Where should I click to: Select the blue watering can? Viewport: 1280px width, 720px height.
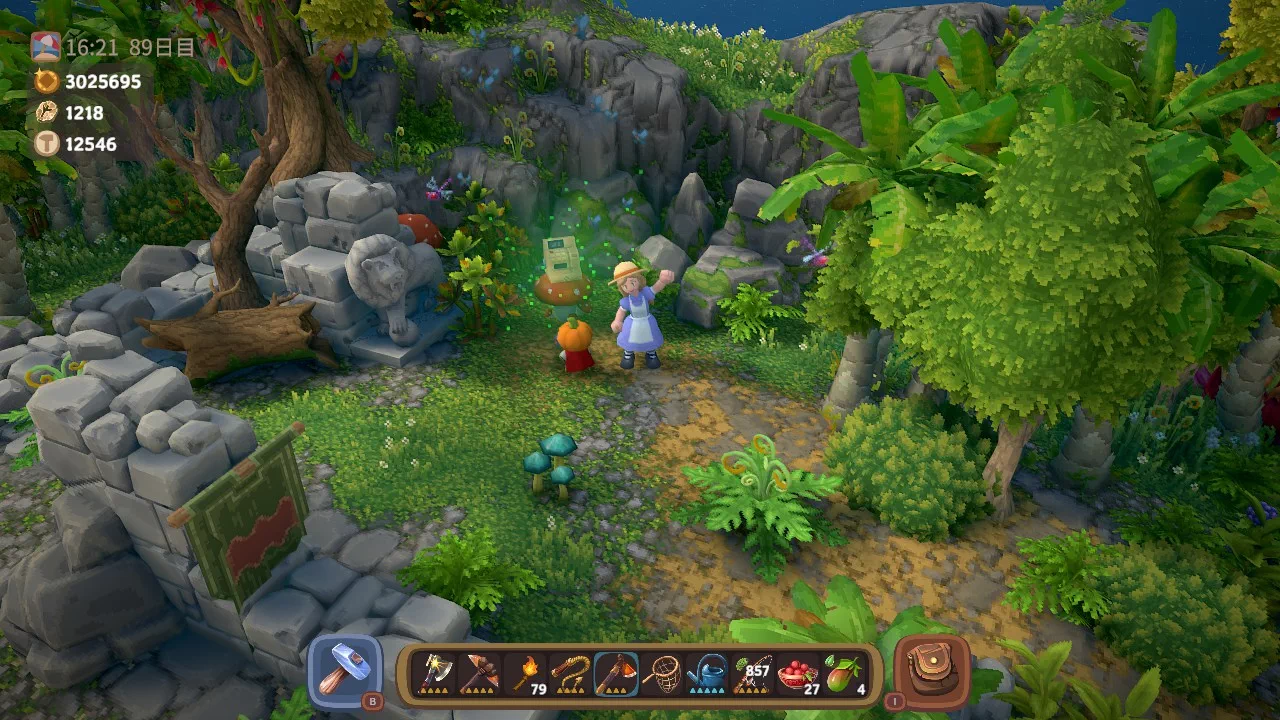pos(706,673)
